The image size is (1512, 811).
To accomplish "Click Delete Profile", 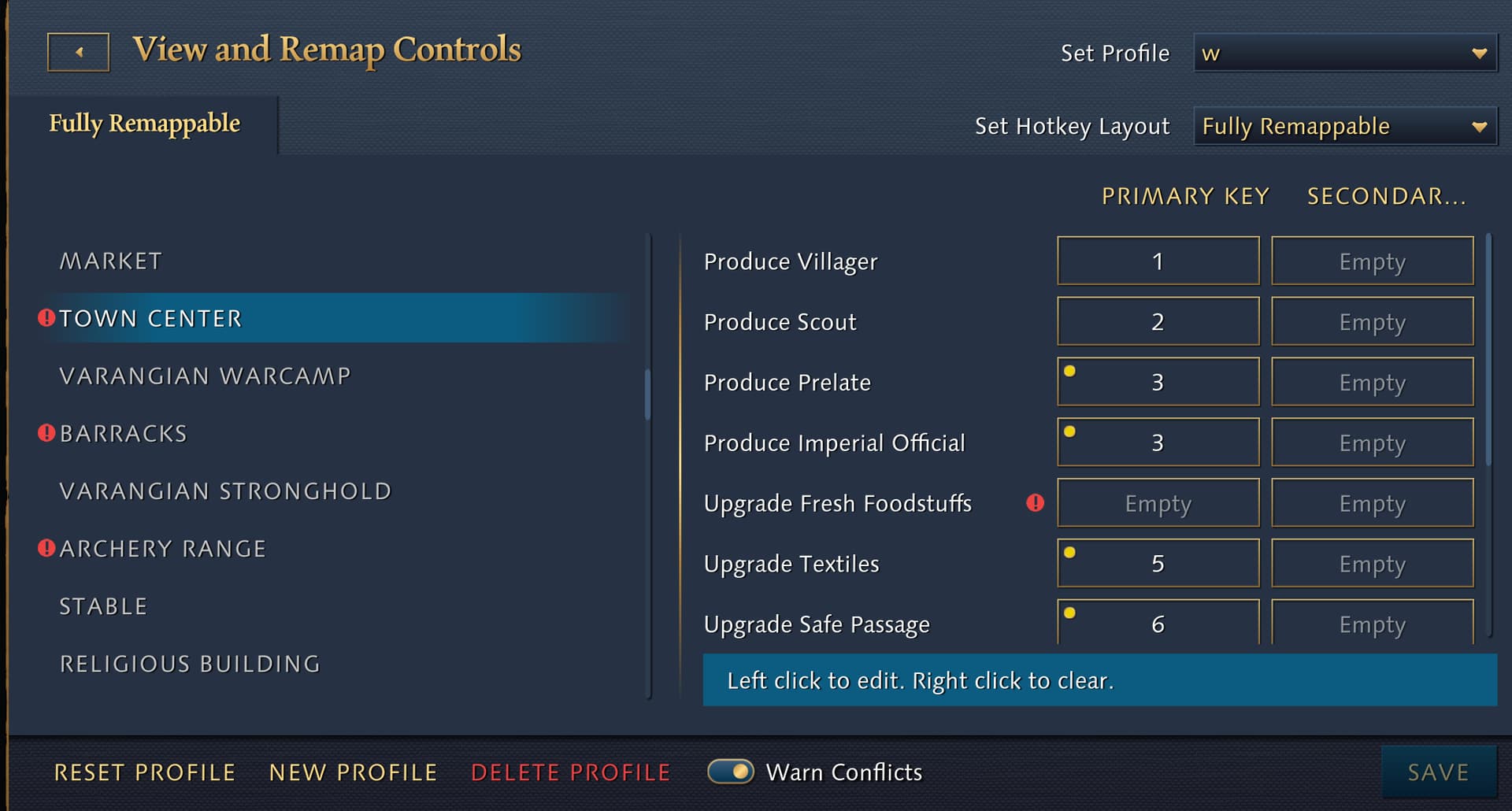I will pos(570,772).
